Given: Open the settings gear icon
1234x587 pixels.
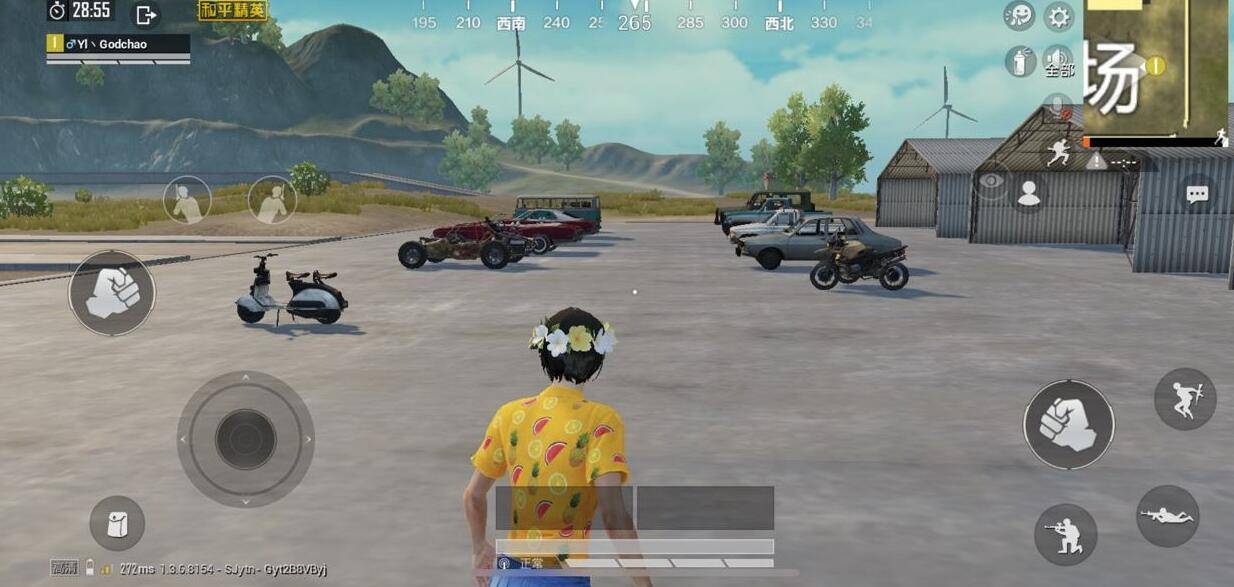Looking at the screenshot, I should point(1058,16).
